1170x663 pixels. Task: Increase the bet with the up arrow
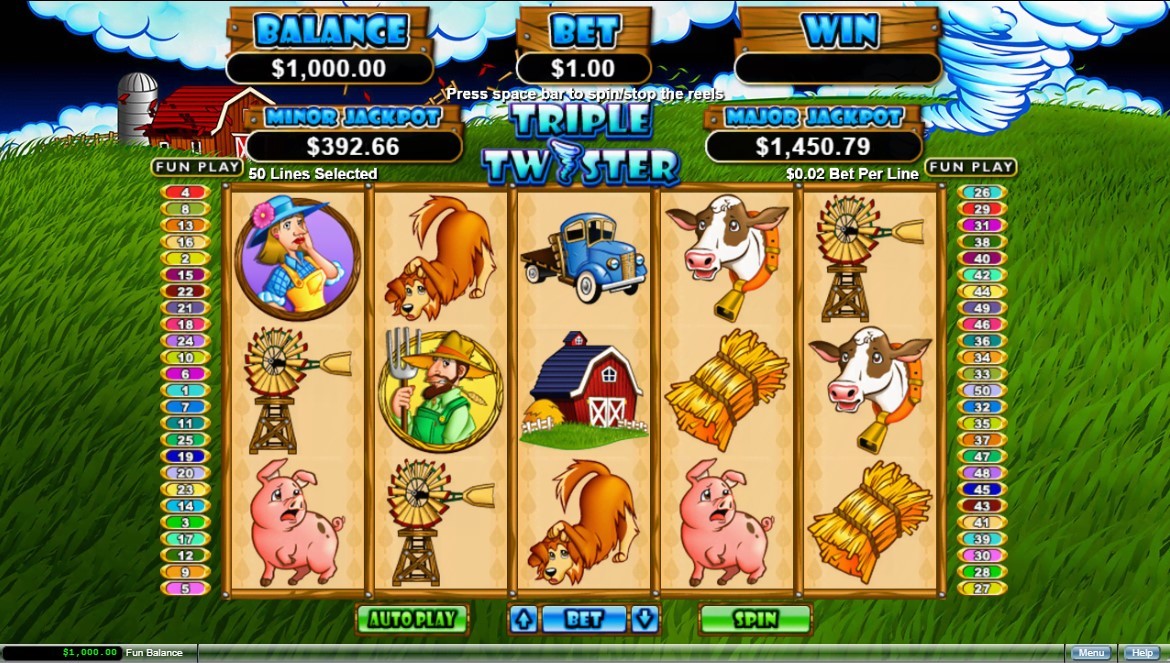pos(523,619)
